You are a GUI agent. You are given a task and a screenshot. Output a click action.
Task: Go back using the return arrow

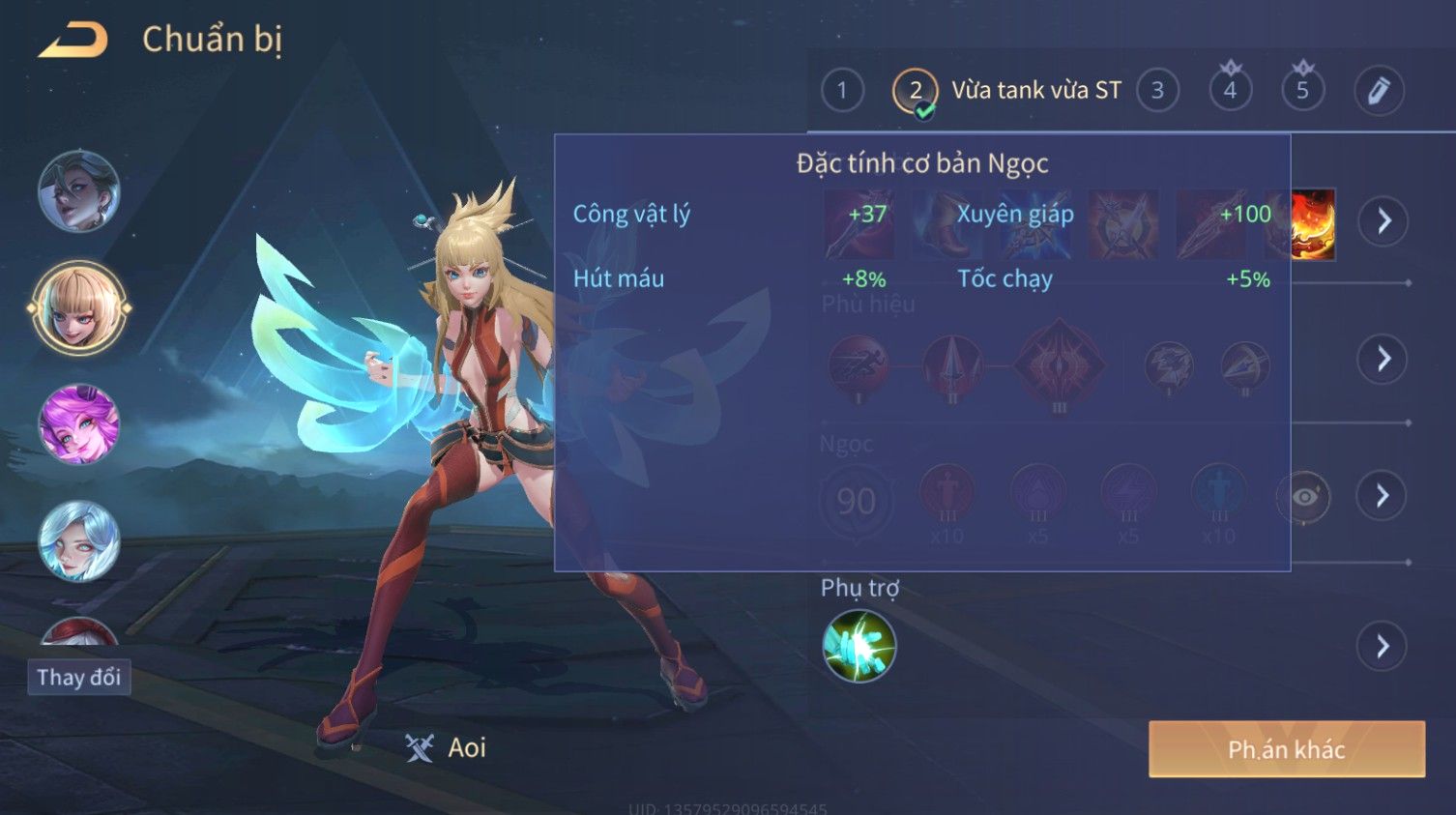[73, 40]
